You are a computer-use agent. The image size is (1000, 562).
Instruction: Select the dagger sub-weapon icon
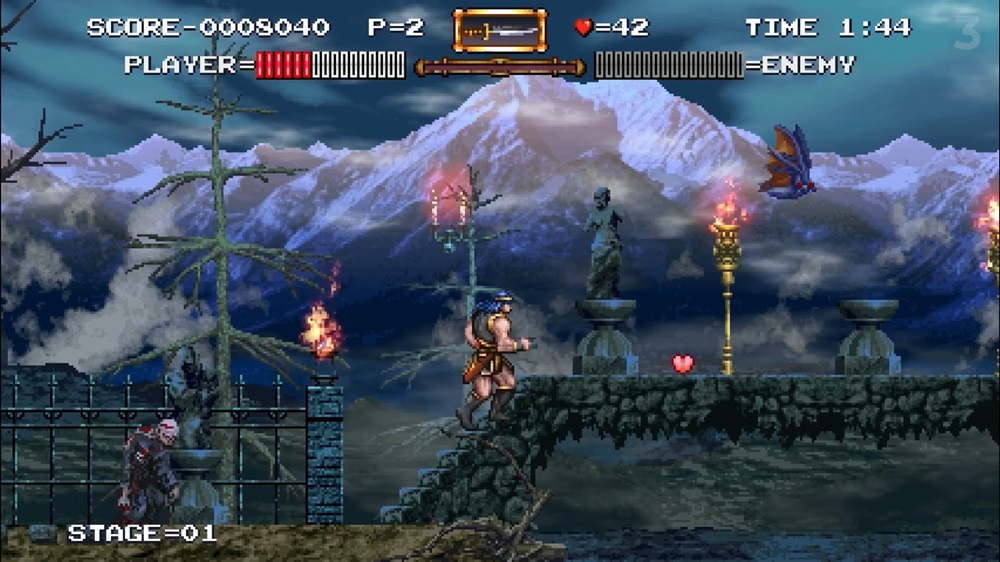point(500,30)
